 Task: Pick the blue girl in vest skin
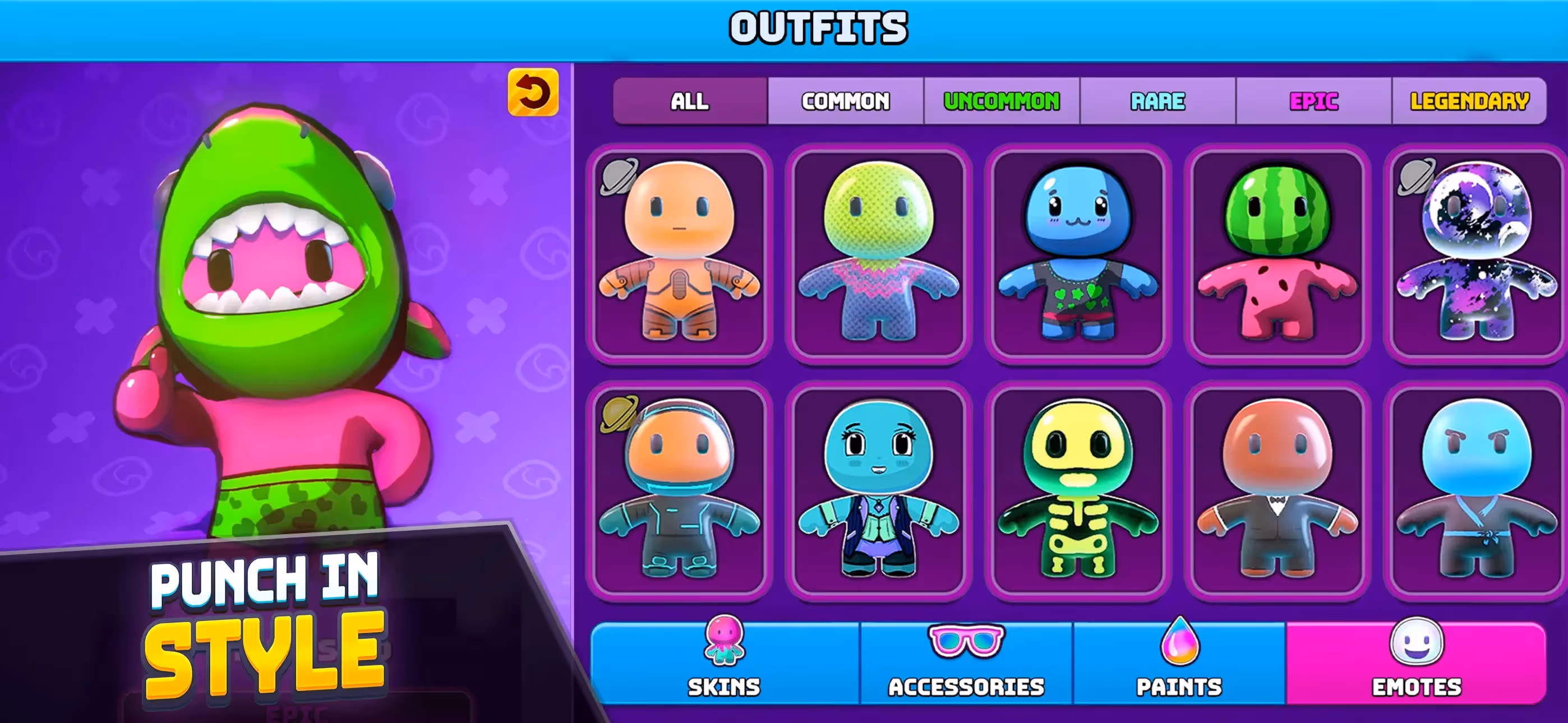point(878,490)
